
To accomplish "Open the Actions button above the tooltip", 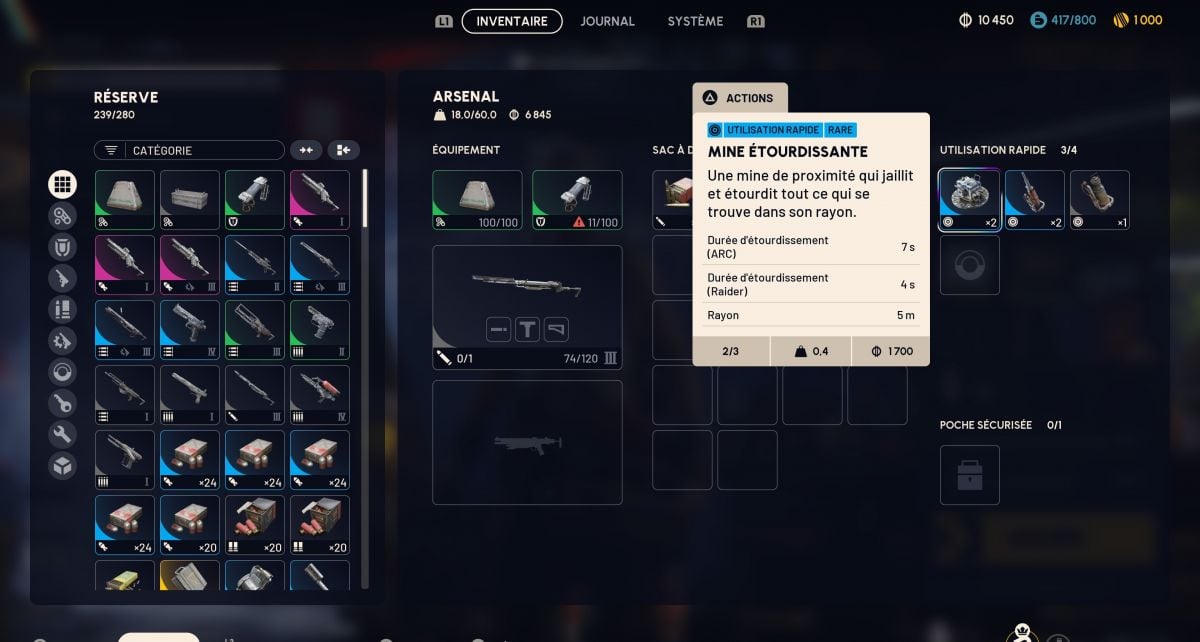I will click(x=740, y=98).
